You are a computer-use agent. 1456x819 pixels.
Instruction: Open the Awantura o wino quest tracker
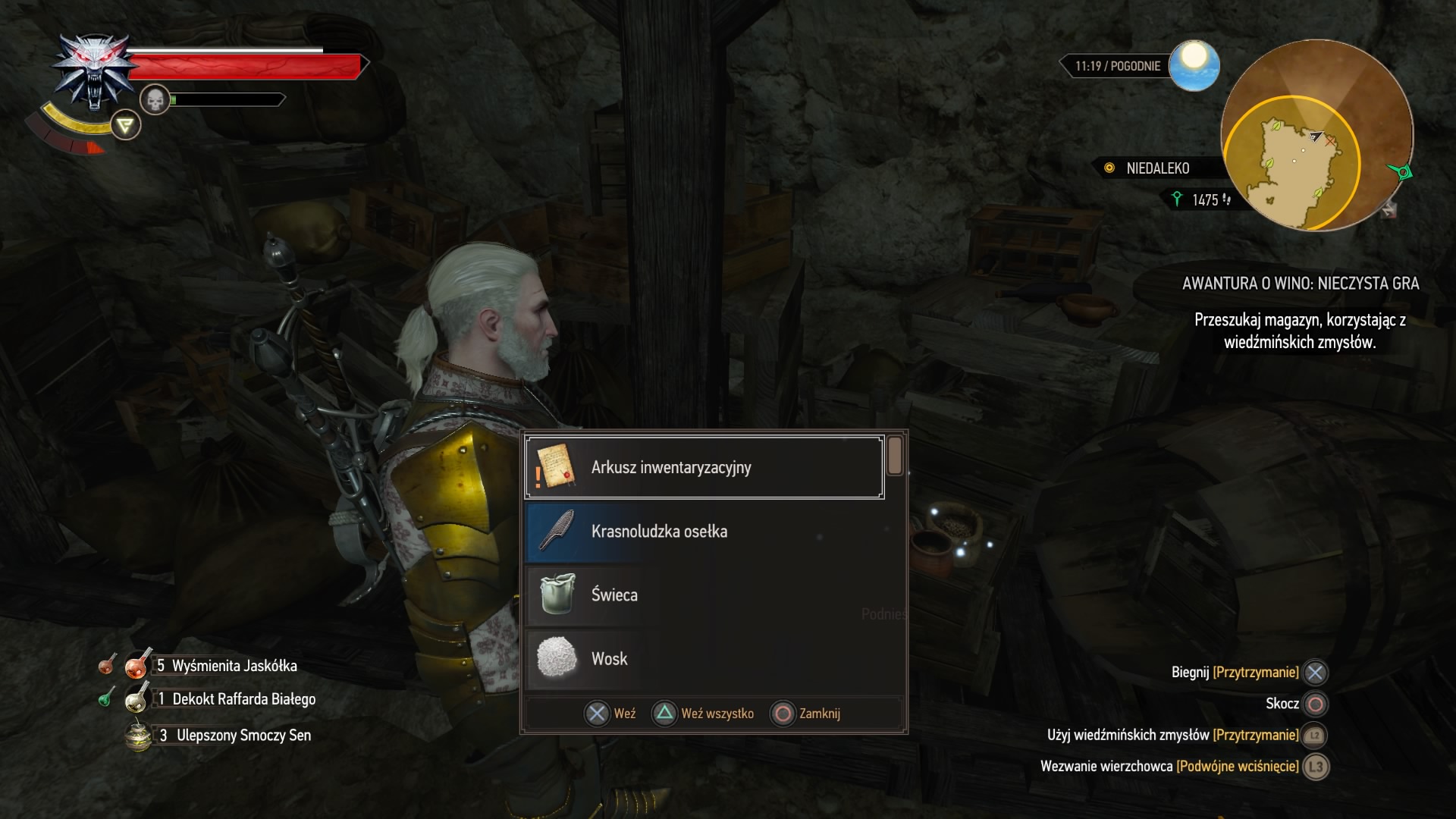pos(1300,284)
